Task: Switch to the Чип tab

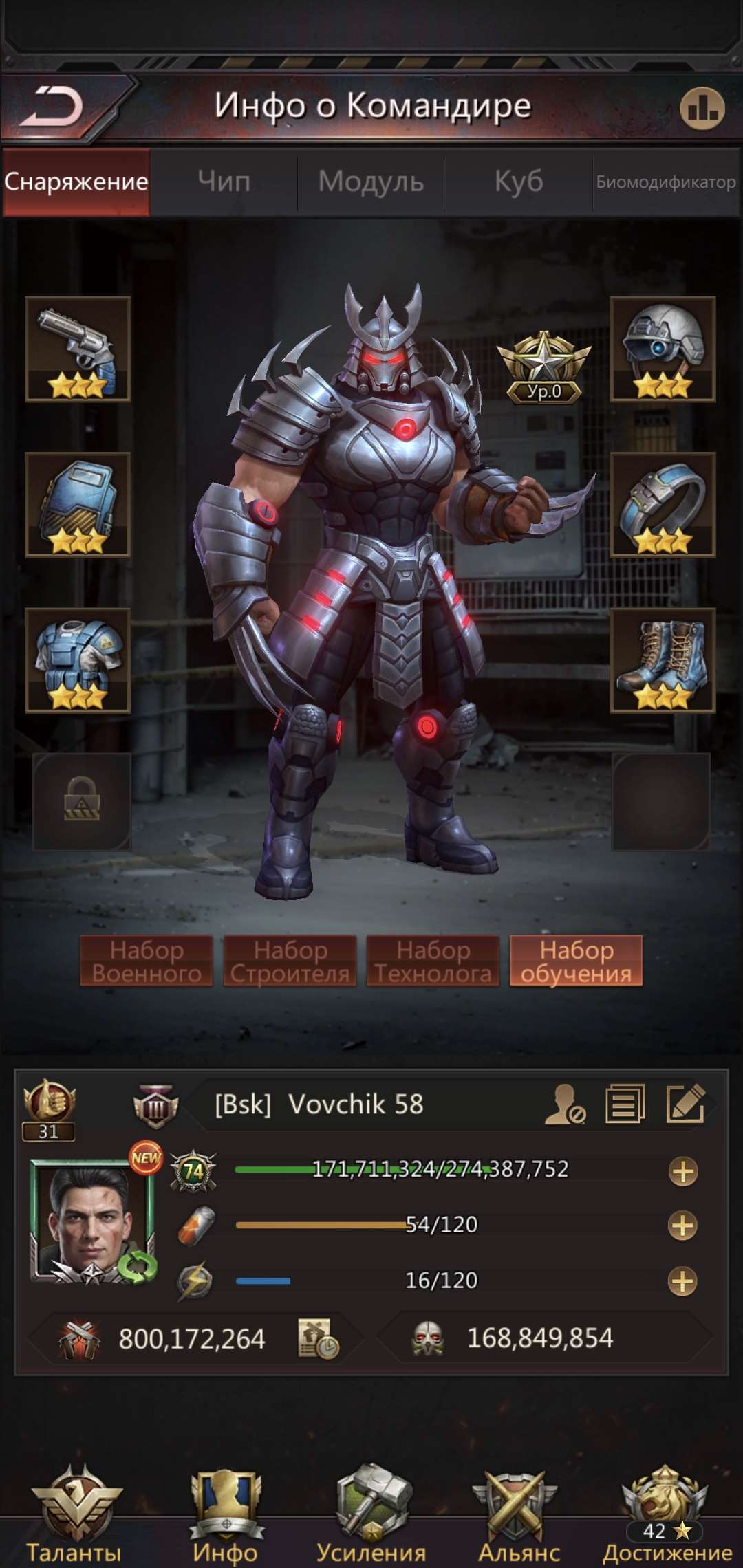Action: 224,182
